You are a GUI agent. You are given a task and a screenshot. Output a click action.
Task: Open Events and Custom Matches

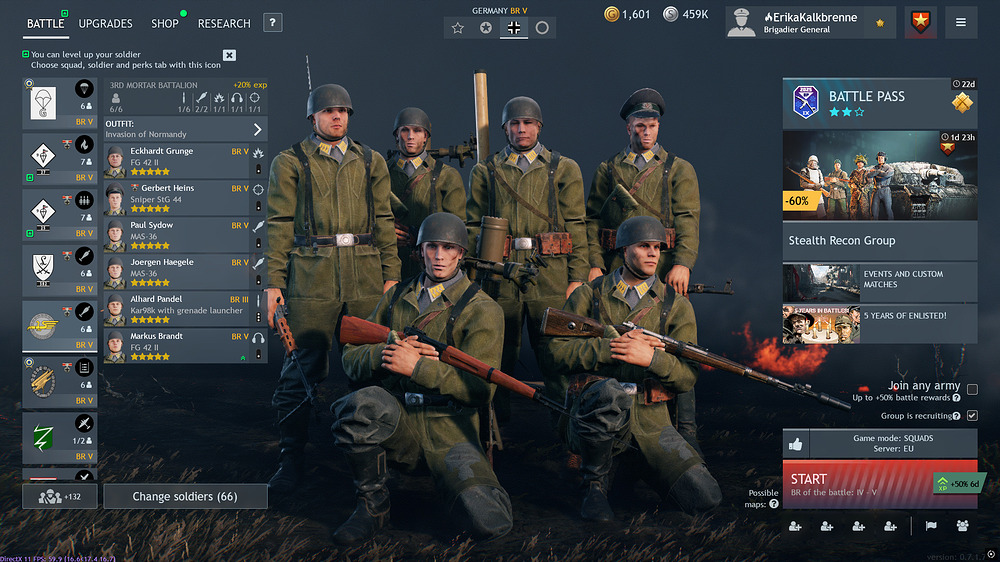click(879, 282)
